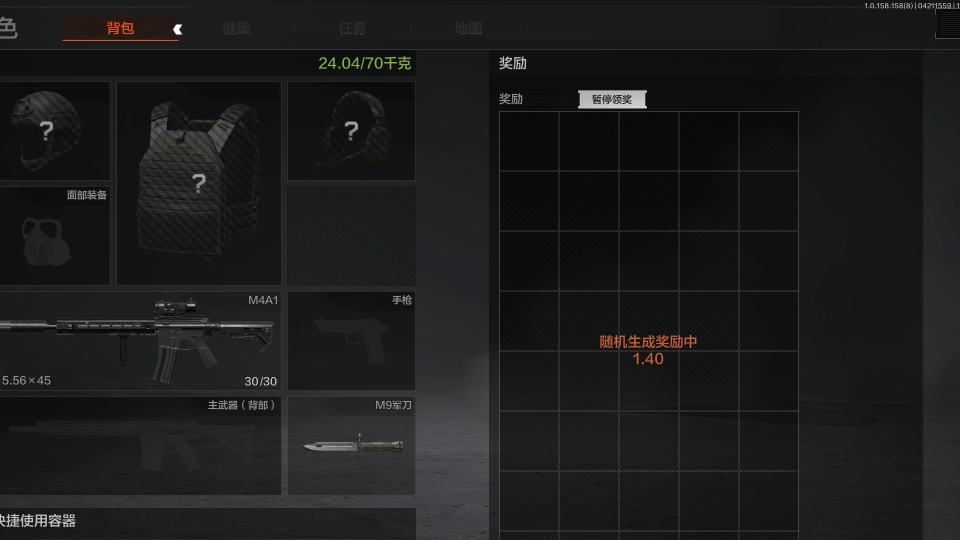Select the M4A1 rifle slot
The image size is (960, 540).
[x=140, y=340]
